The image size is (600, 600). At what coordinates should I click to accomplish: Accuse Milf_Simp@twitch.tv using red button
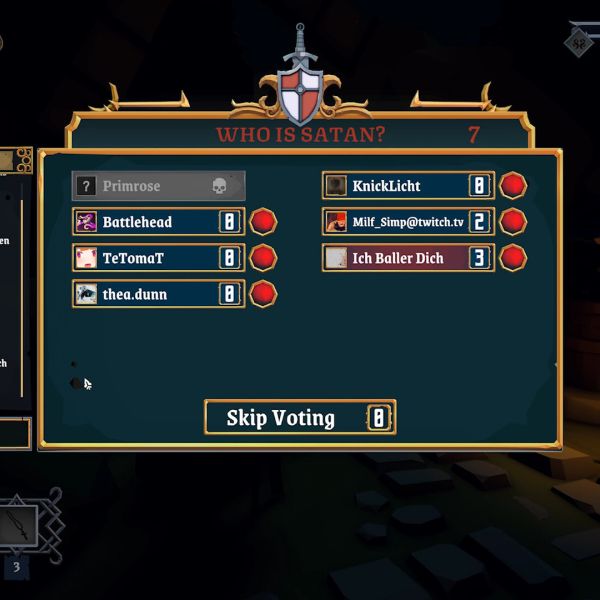point(513,222)
